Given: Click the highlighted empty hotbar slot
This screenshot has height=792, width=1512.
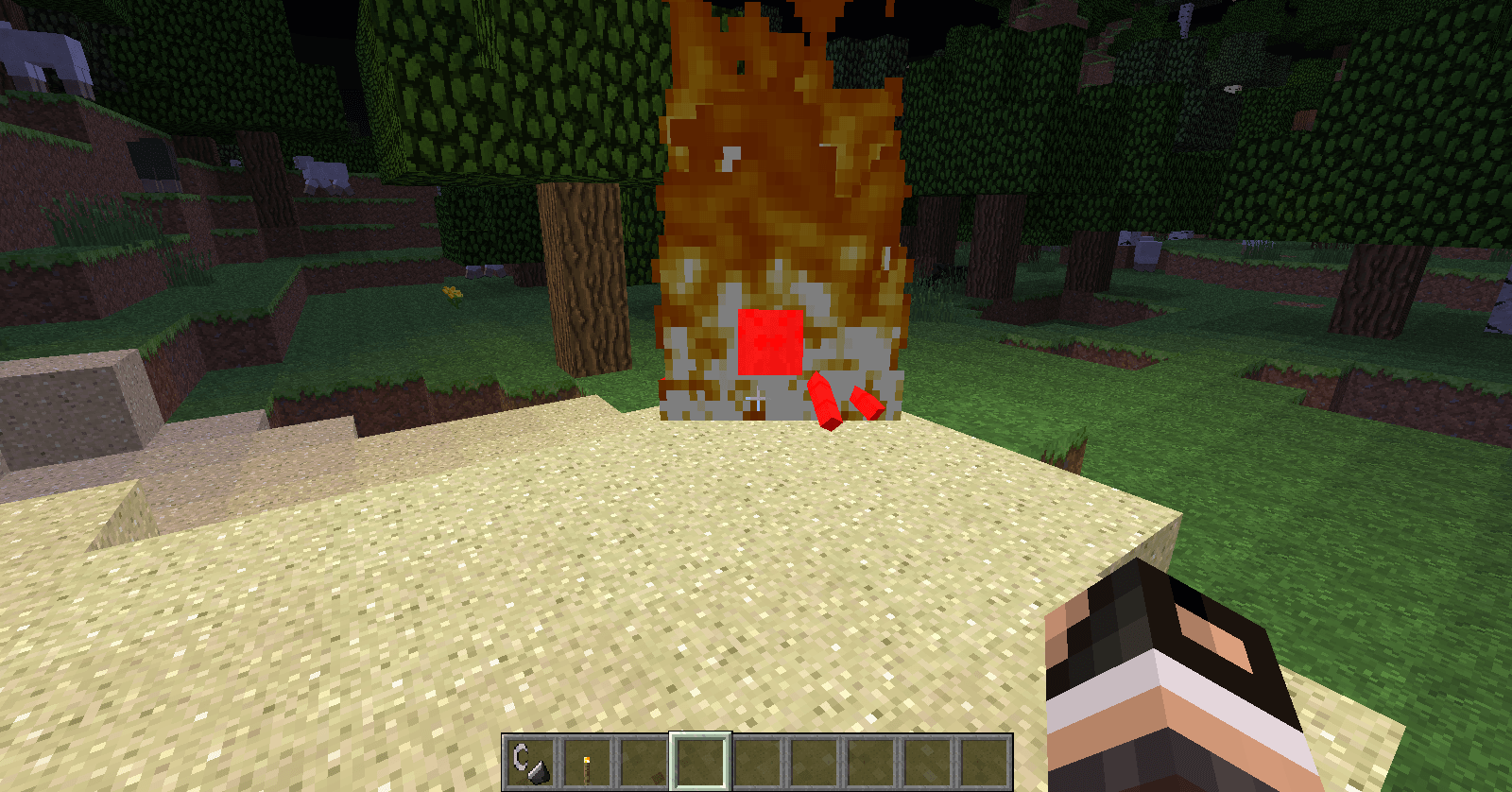Looking at the screenshot, I should [x=700, y=762].
